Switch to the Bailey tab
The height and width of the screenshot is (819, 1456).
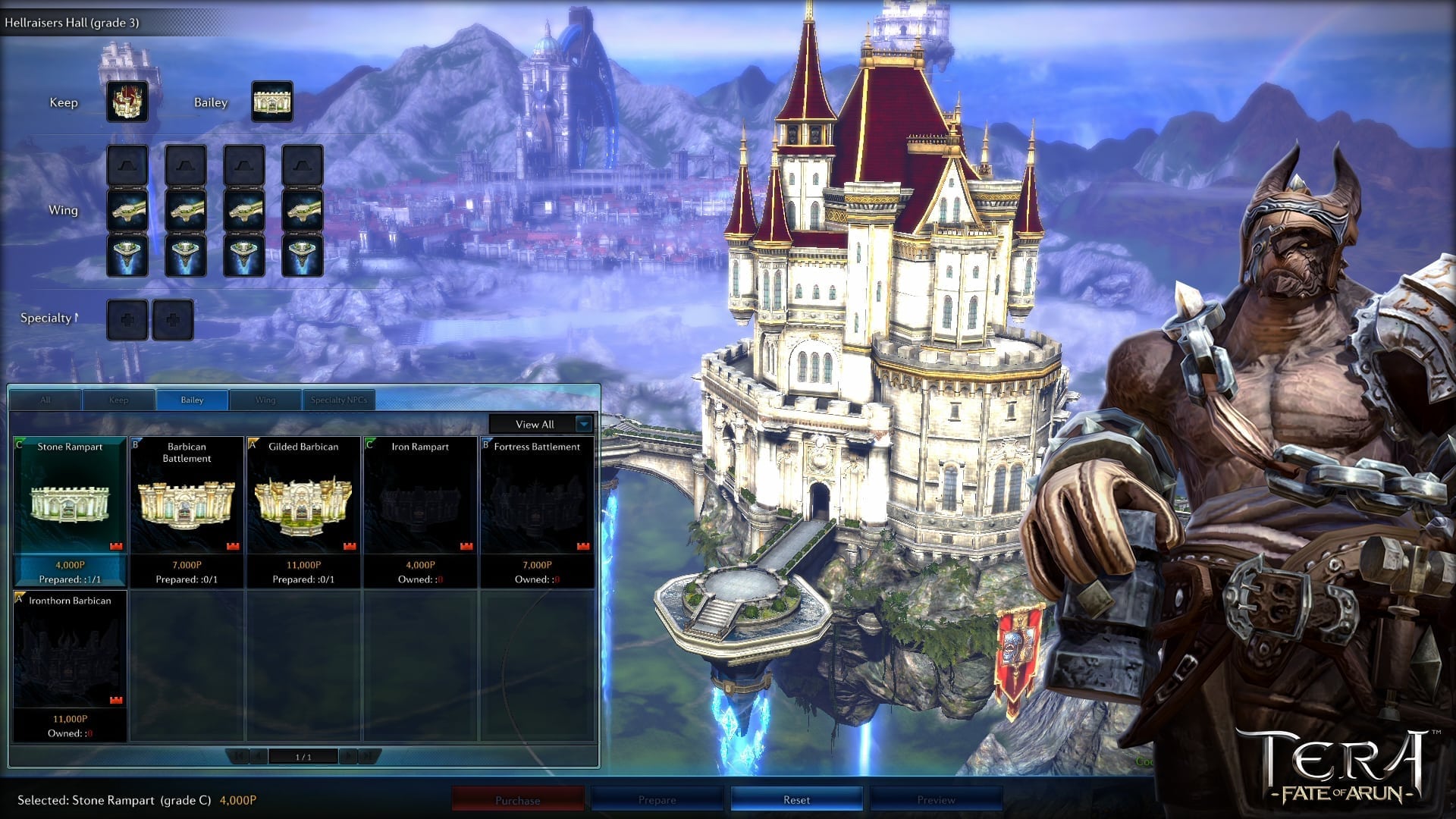click(192, 400)
